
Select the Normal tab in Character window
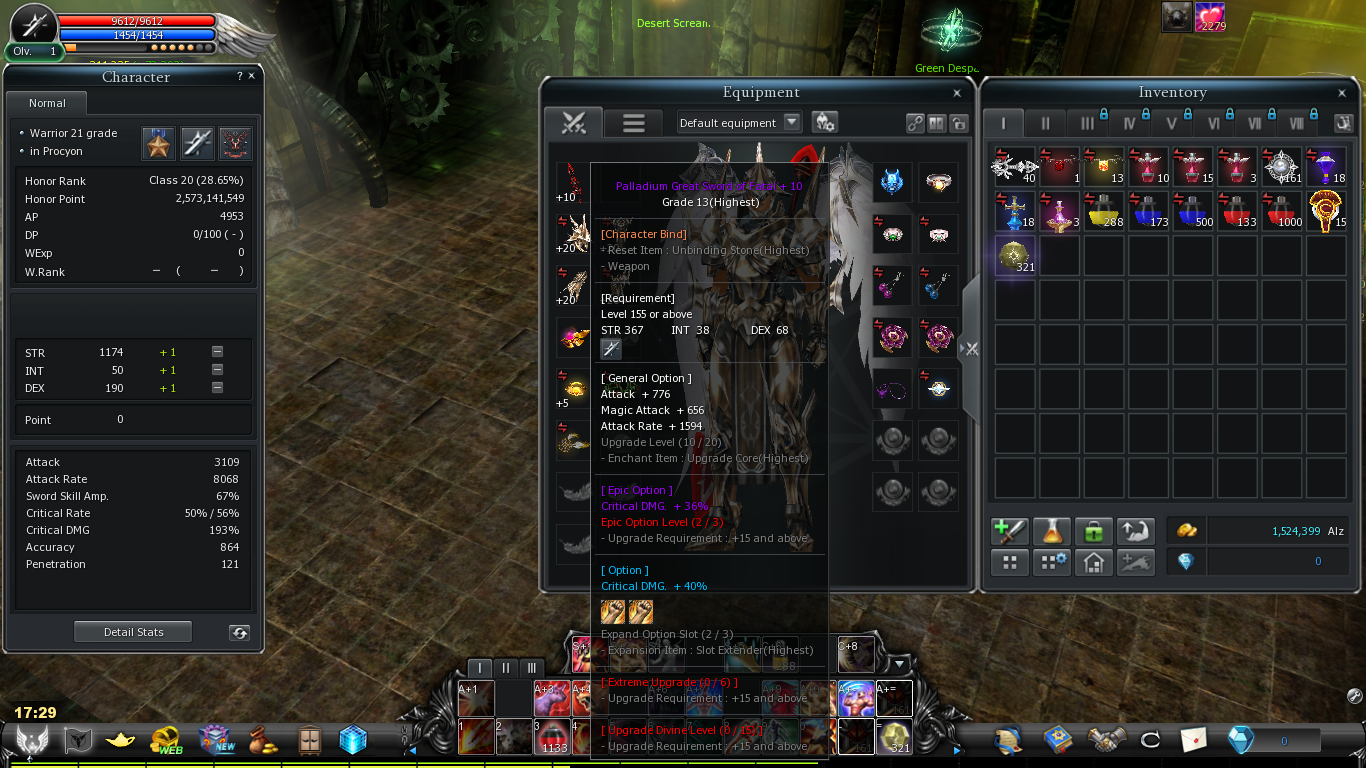click(x=47, y=103)
